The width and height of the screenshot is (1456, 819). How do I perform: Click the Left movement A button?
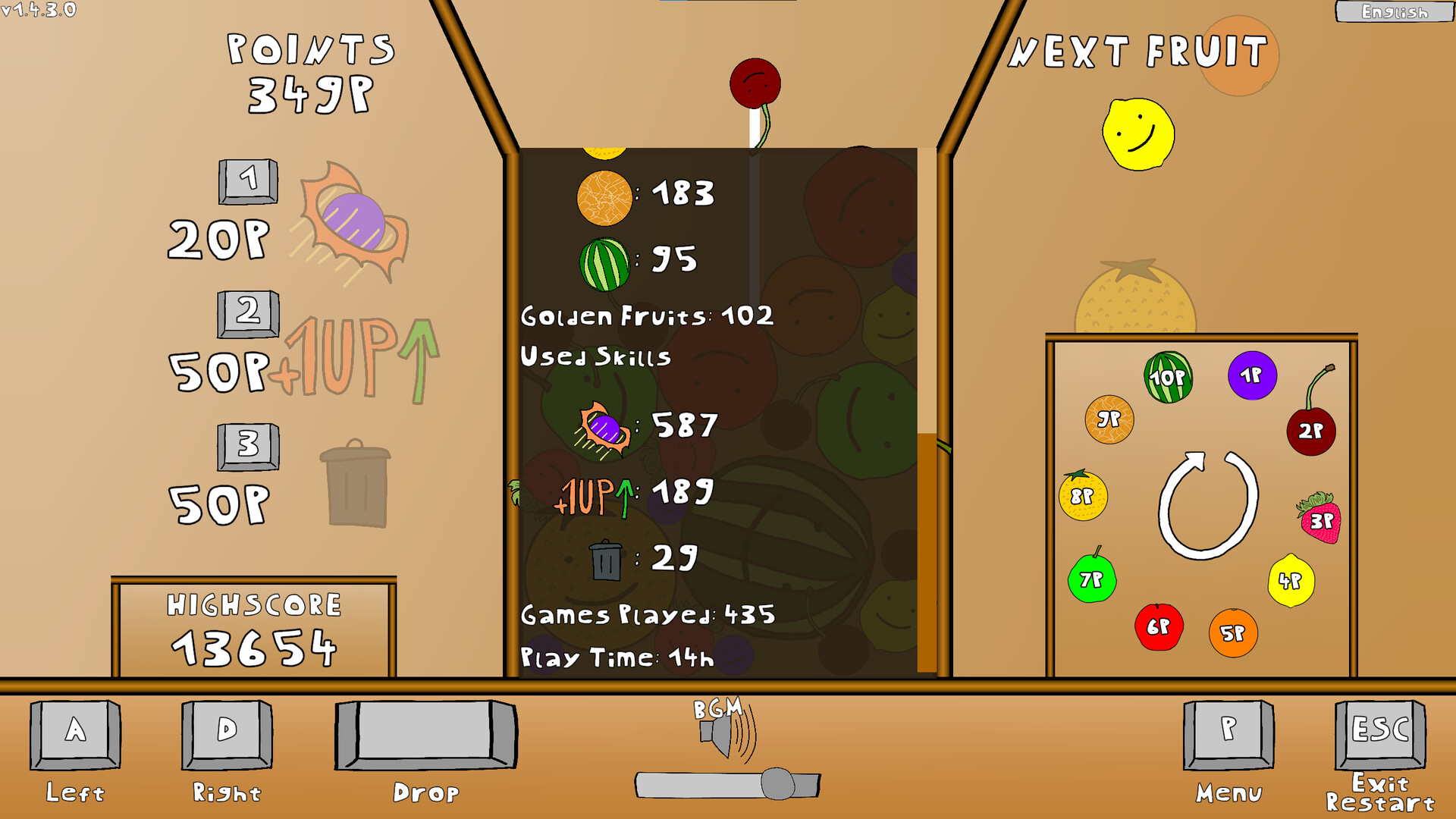click(x=74, y=734)
